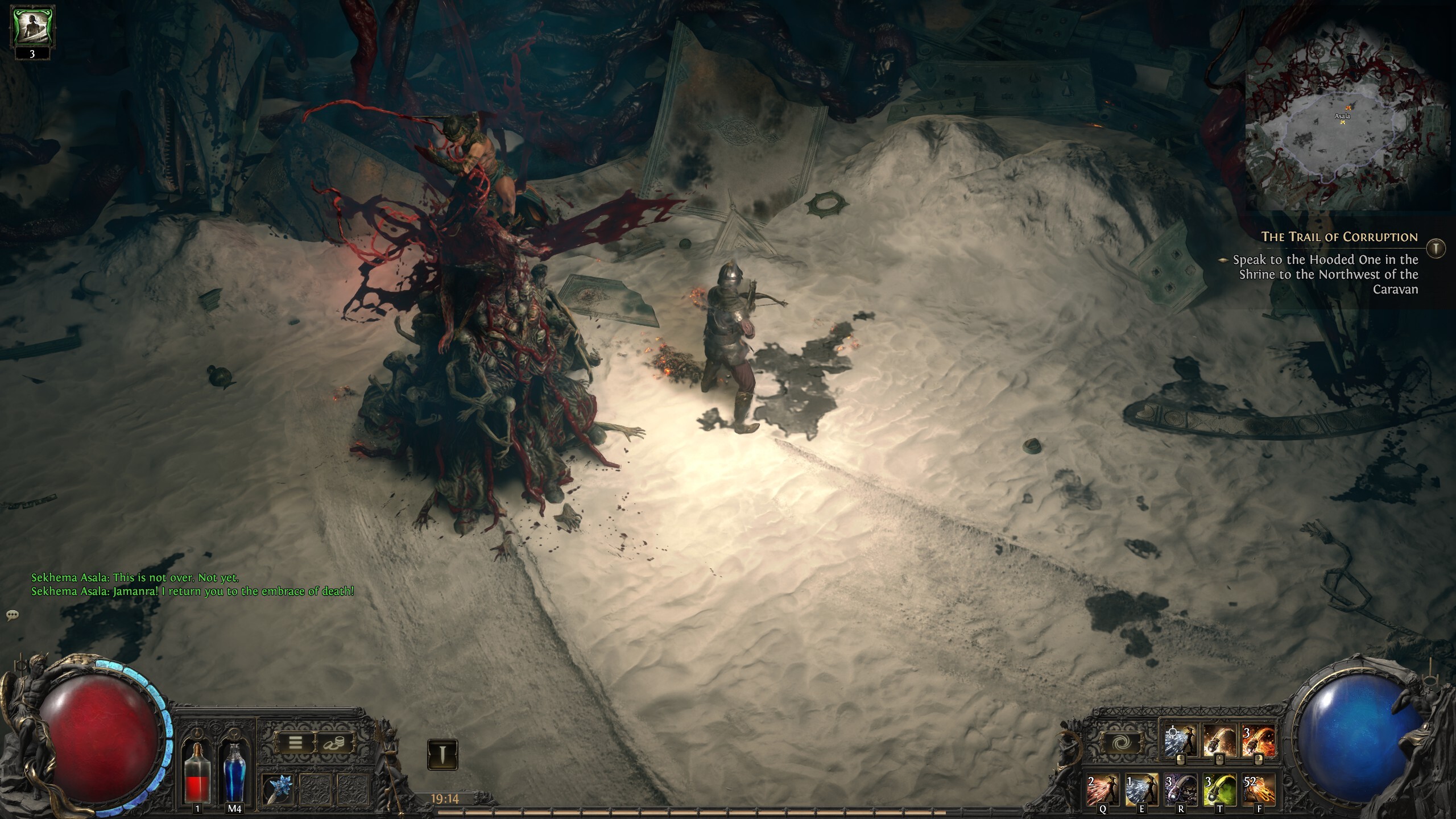Activate the red arrow volley skill on Q
Screen dimensions: 1456x819
[1103, 789]
